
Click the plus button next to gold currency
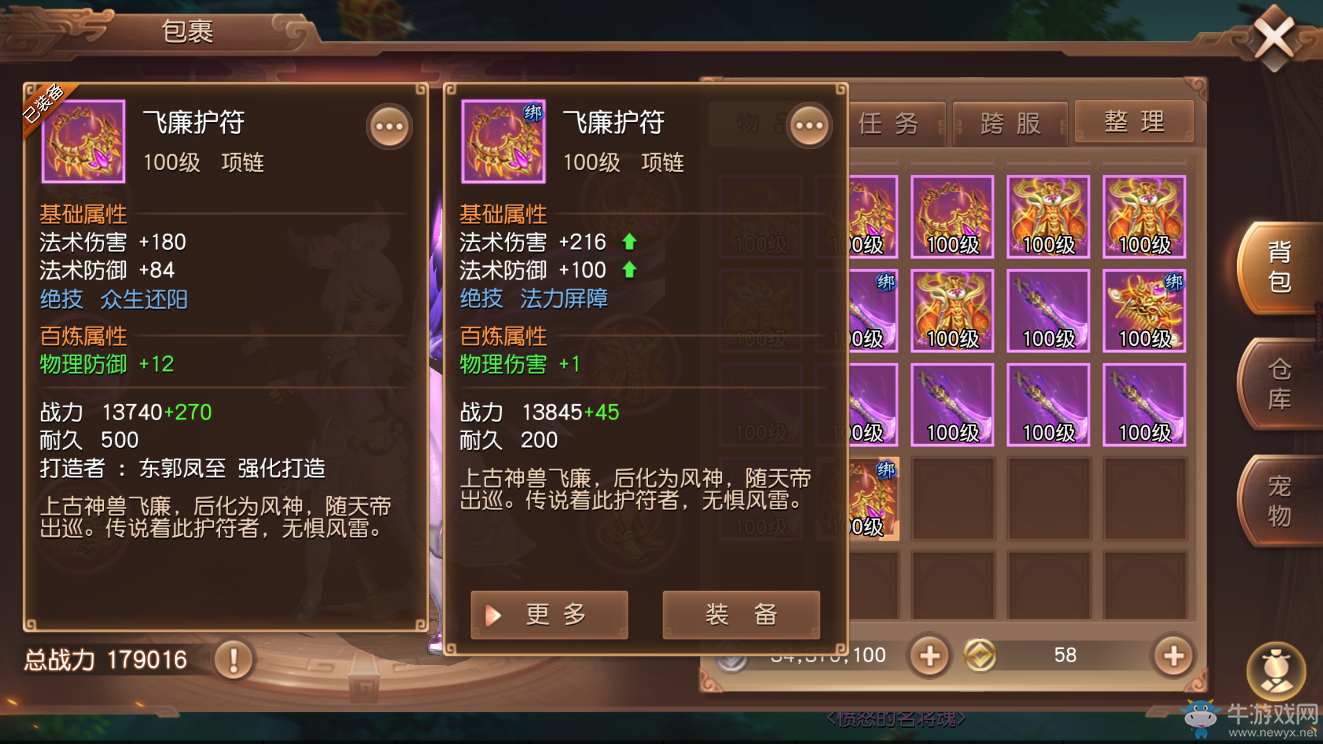click(x=929, y=656)
